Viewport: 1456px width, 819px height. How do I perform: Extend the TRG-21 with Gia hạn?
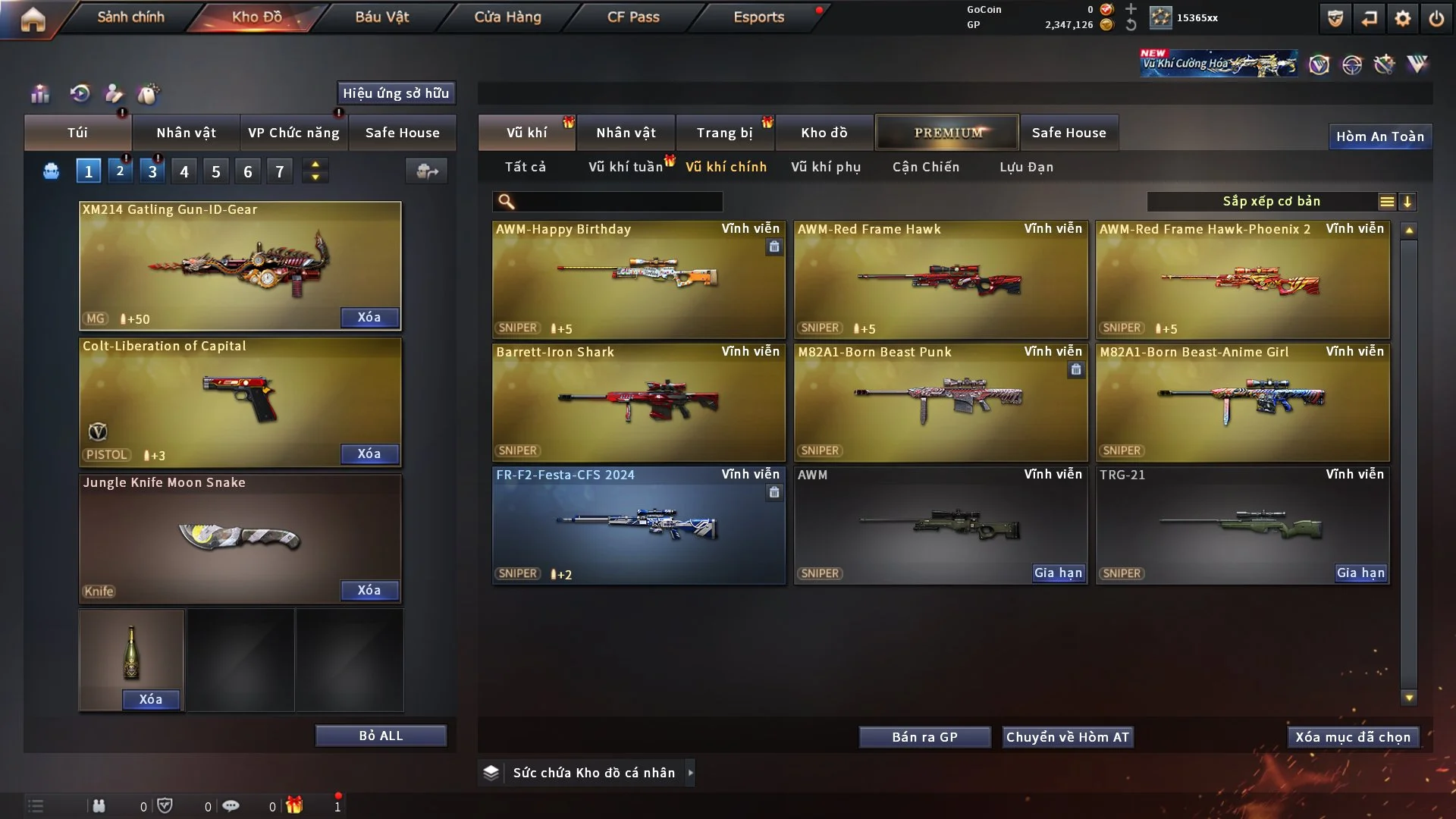click(1360, 573)
